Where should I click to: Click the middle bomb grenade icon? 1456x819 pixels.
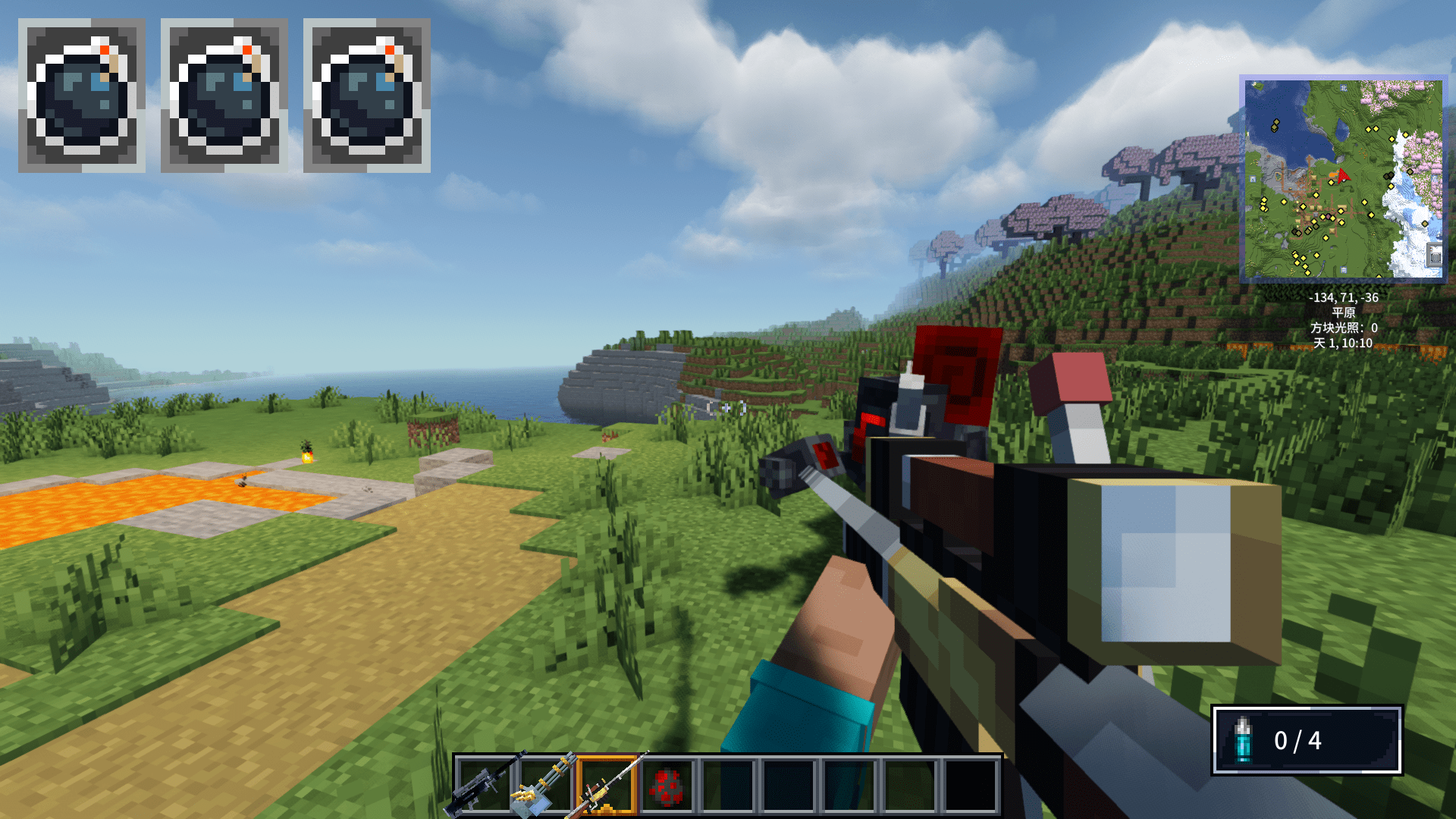(224, 95)
